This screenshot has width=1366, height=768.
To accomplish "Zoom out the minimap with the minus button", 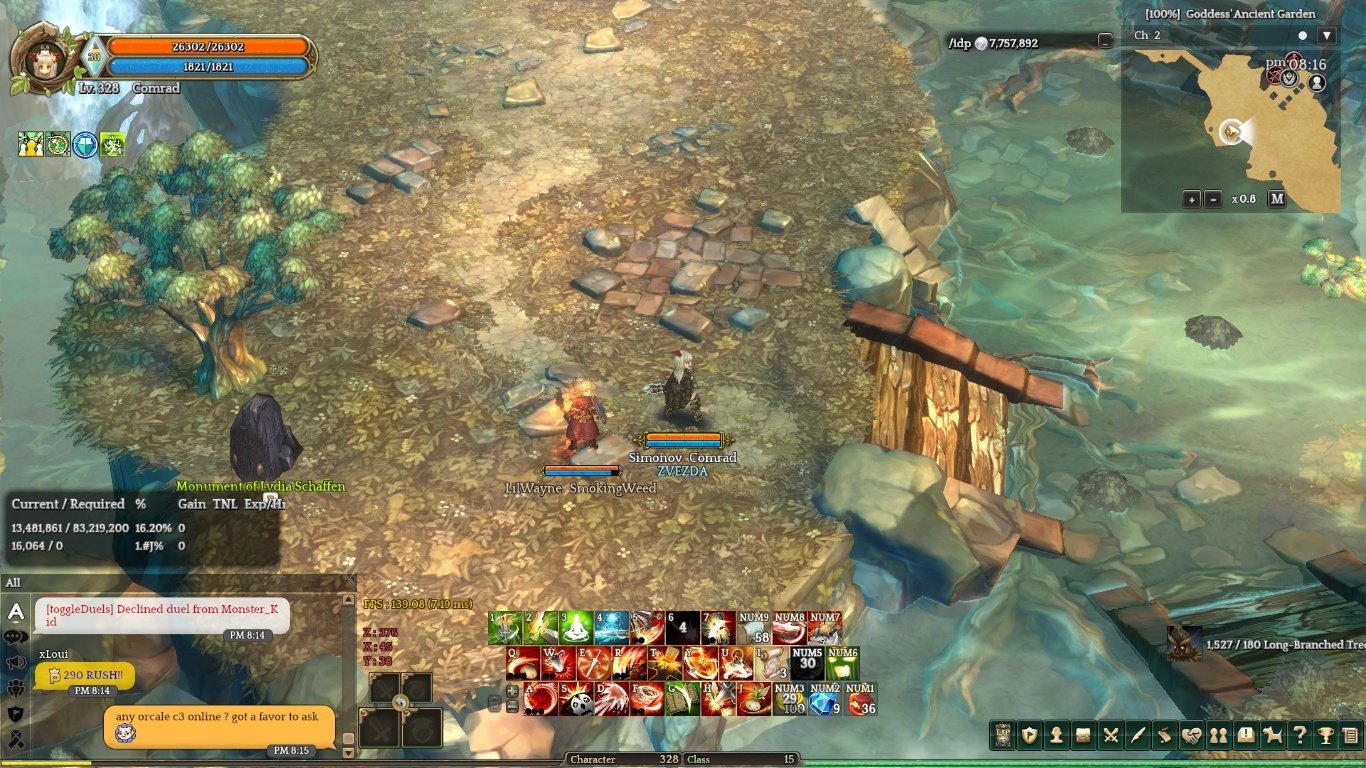I will coord(1213,199).
